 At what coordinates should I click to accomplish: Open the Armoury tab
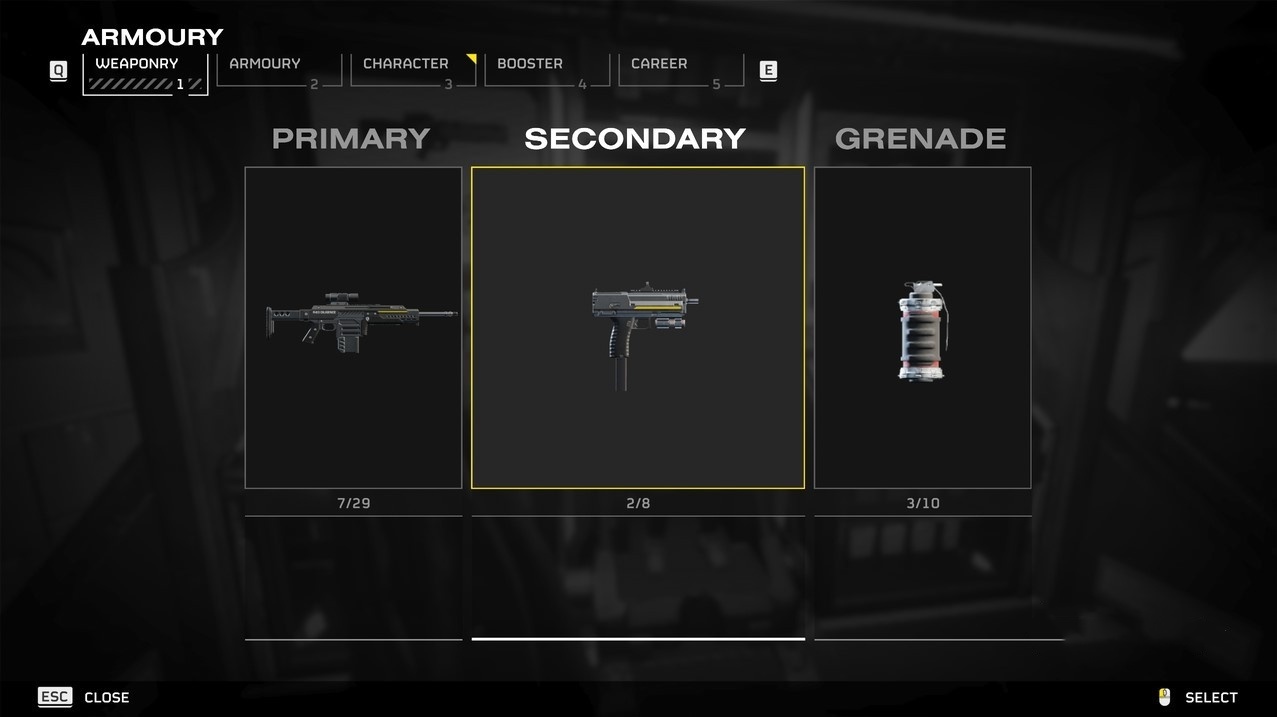tap(278, 71)
